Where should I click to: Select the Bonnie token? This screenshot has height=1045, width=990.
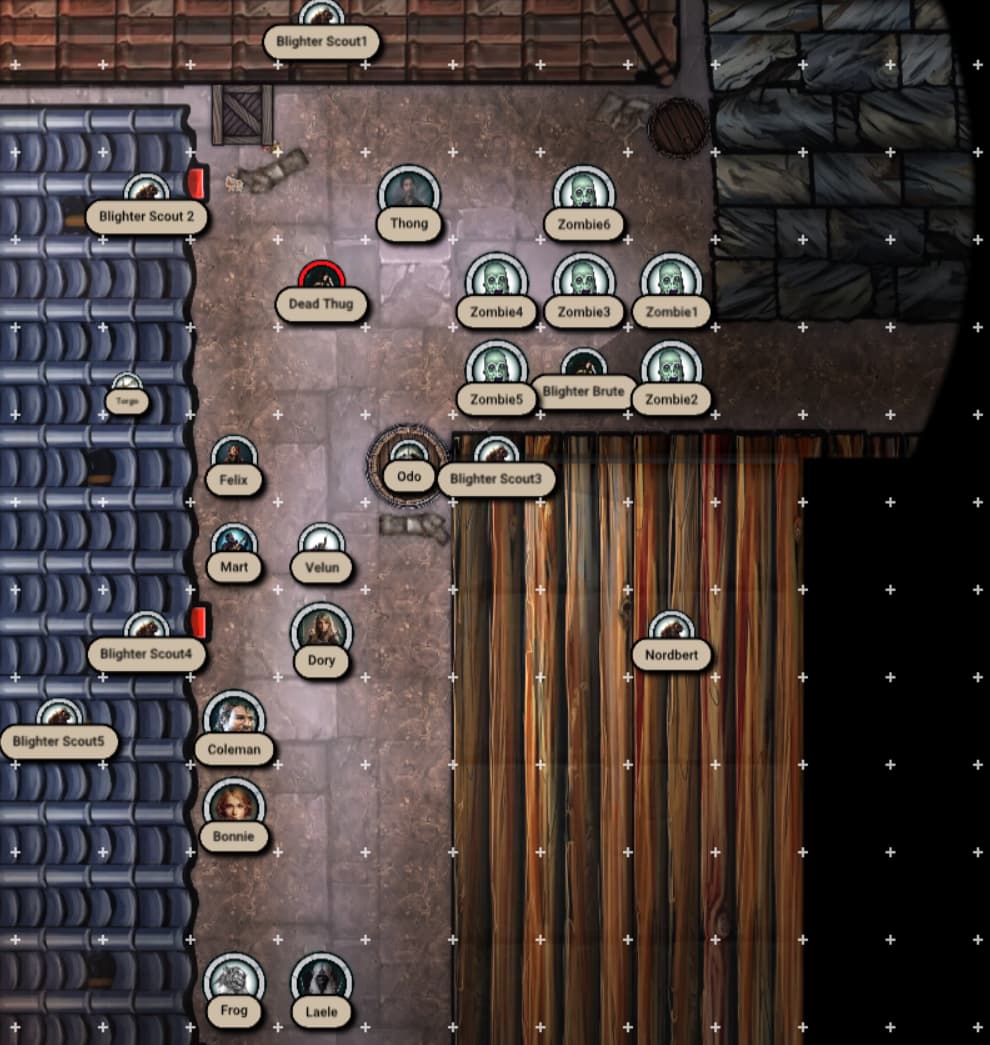coord(234,807)
